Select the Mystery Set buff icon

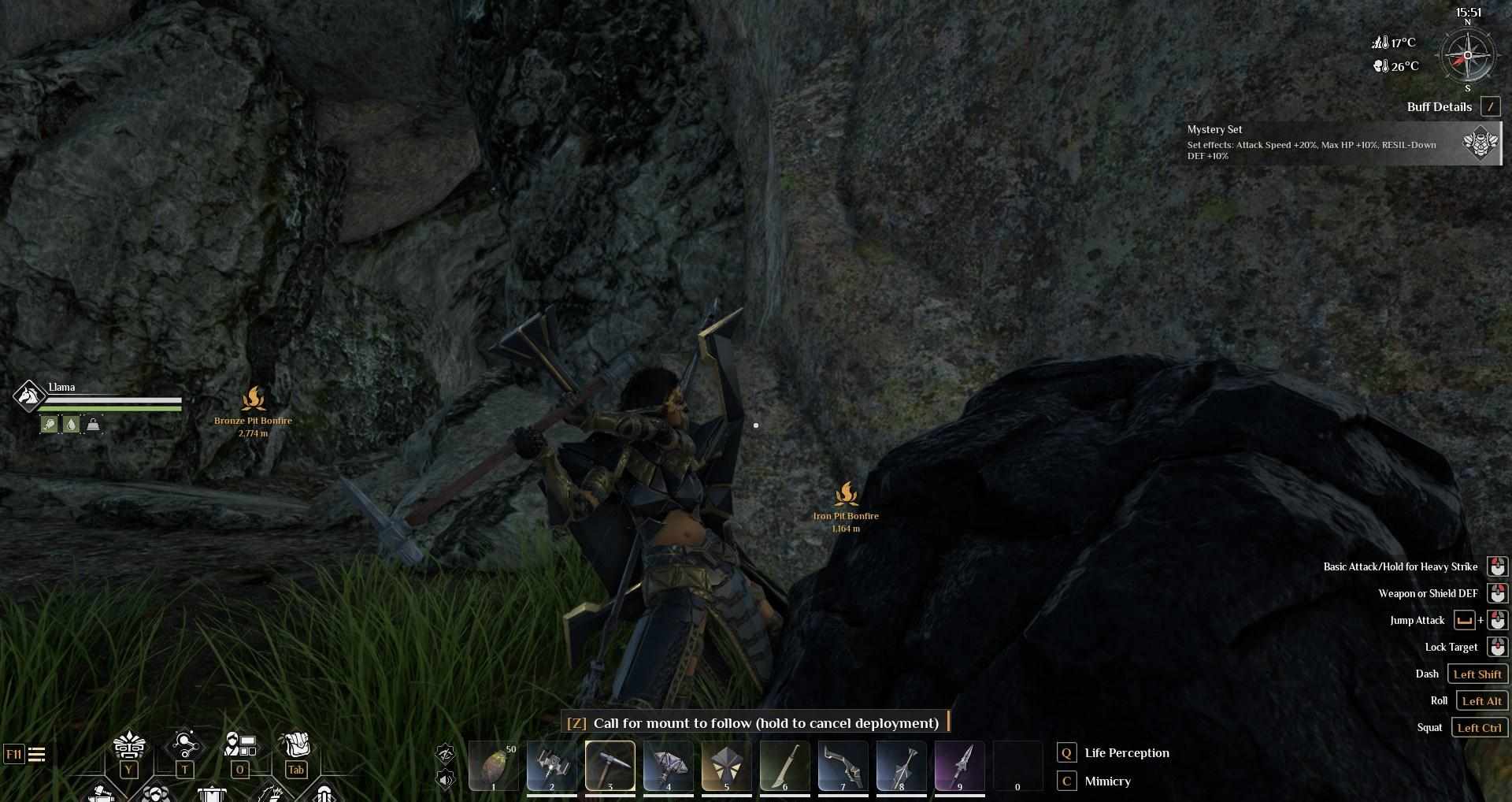tap(1480, 143)
